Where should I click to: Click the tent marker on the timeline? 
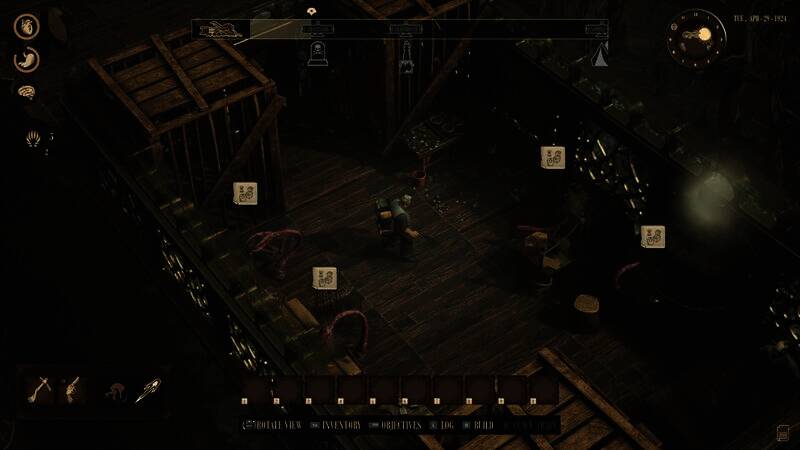pyautogui.click(x=602, y=54)
